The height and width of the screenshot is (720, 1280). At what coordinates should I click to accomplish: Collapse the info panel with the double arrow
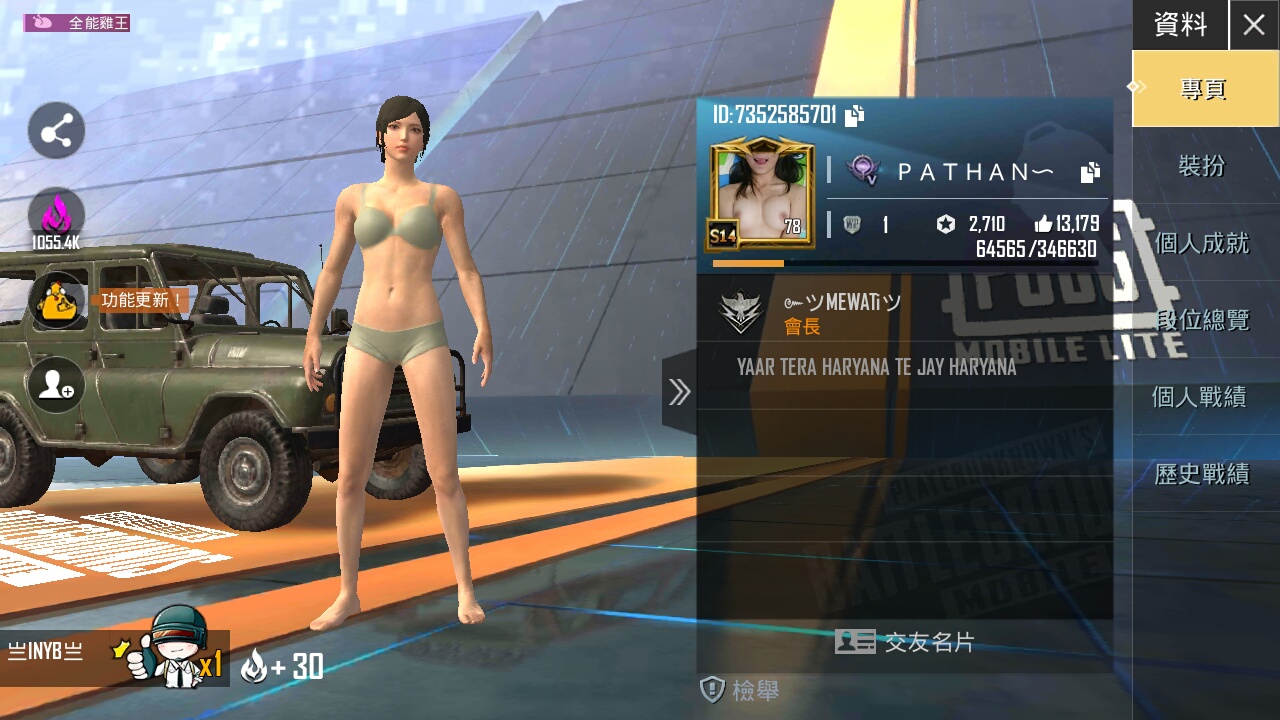(x=680, y=392)
